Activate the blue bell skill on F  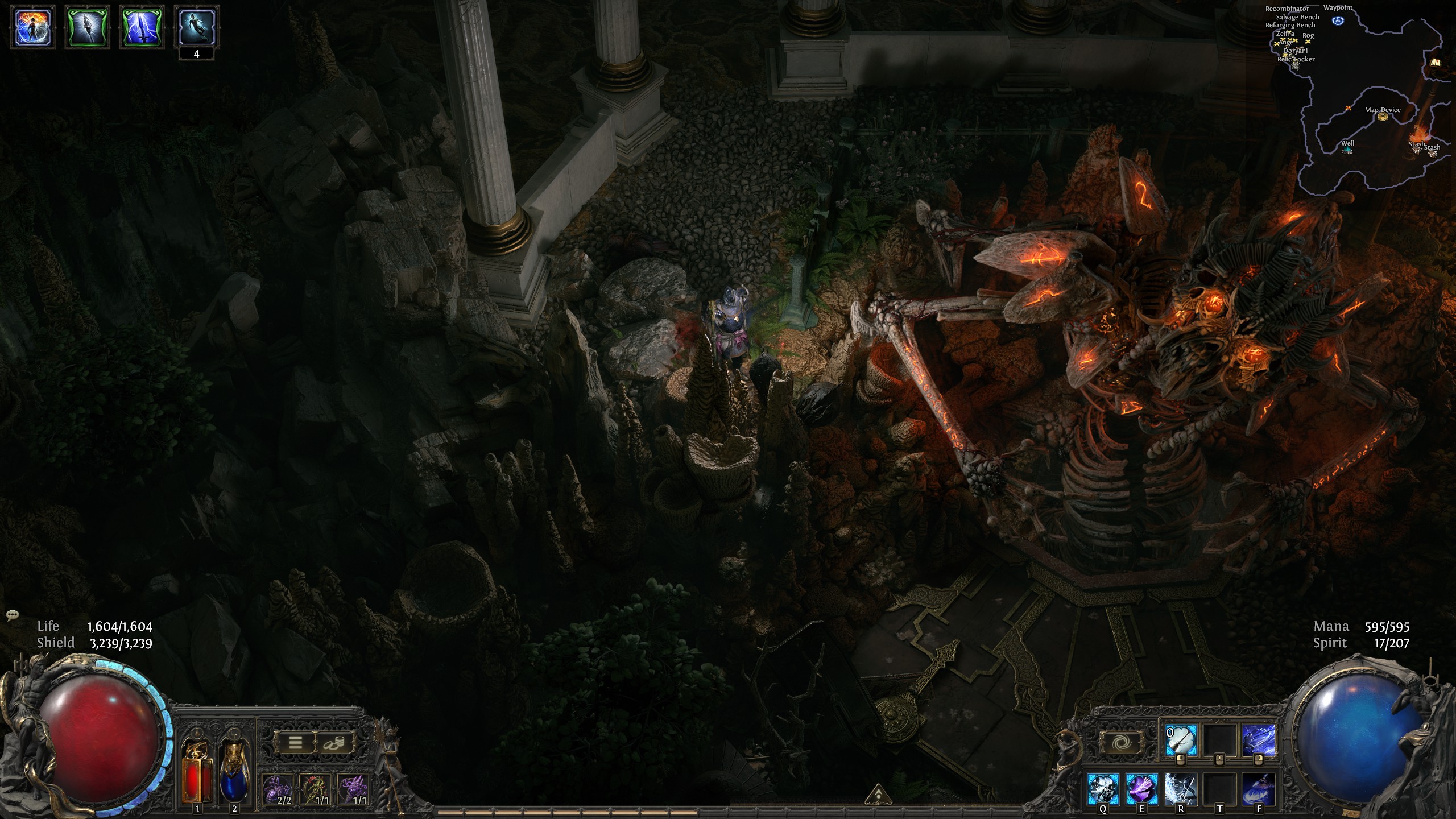tap(1258, 789)
